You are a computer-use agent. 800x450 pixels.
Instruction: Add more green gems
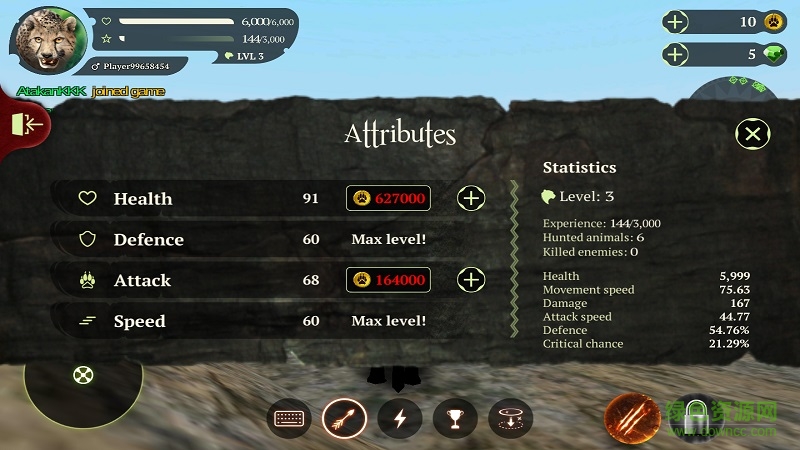[677, 54]
